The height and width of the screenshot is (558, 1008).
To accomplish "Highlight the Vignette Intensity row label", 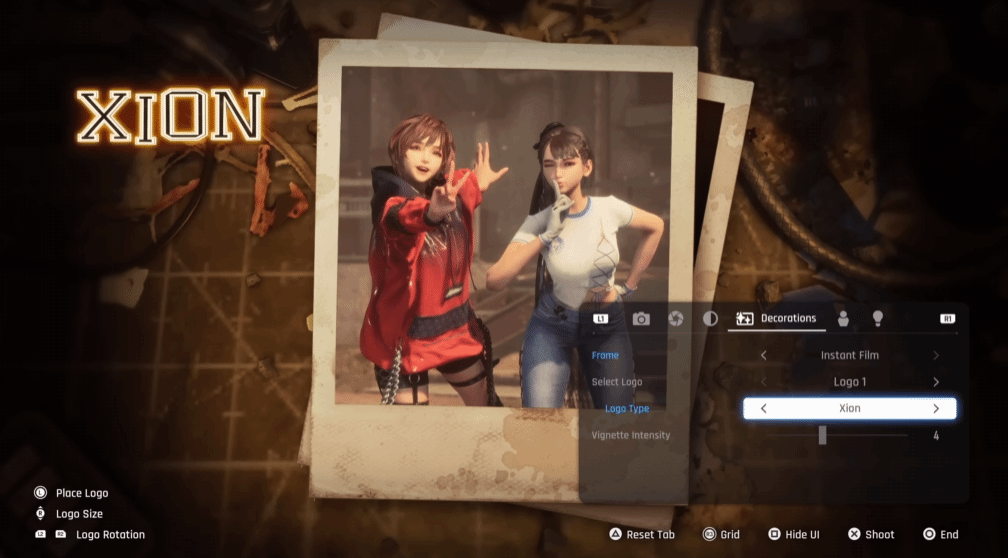I will (630, 435).
